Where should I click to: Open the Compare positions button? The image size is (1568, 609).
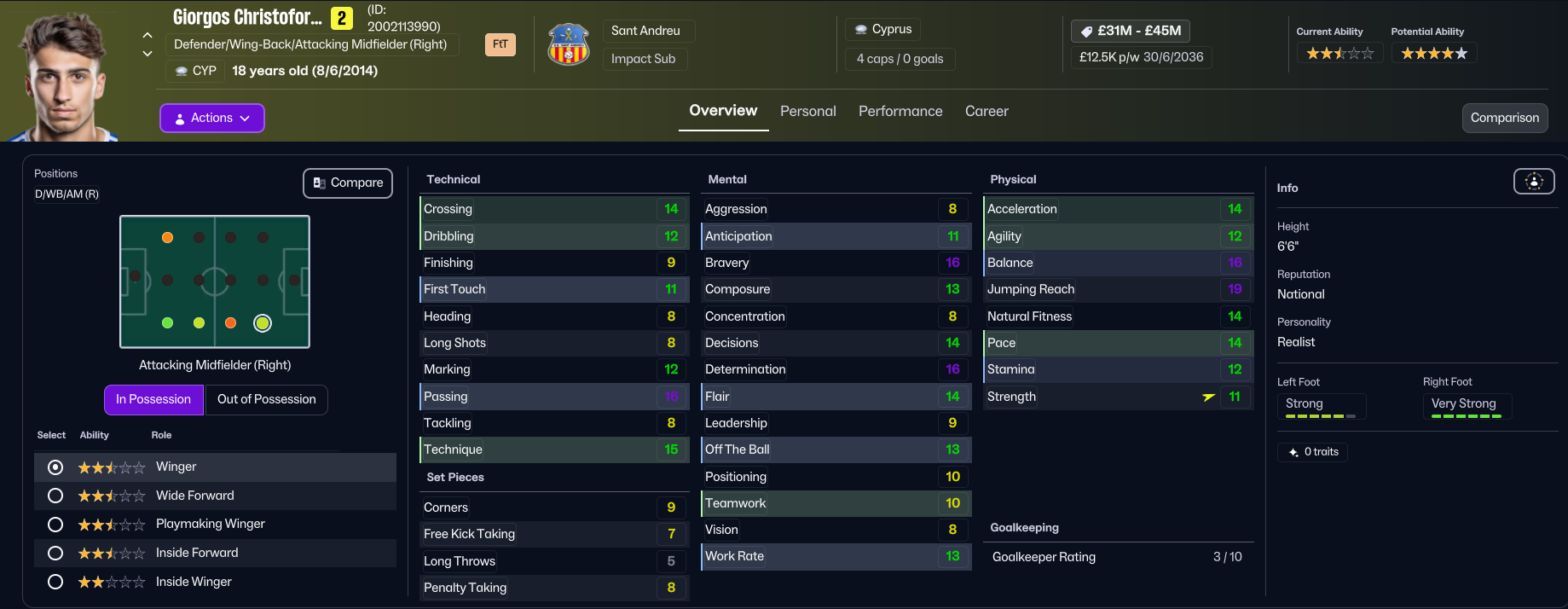[348, 183]
